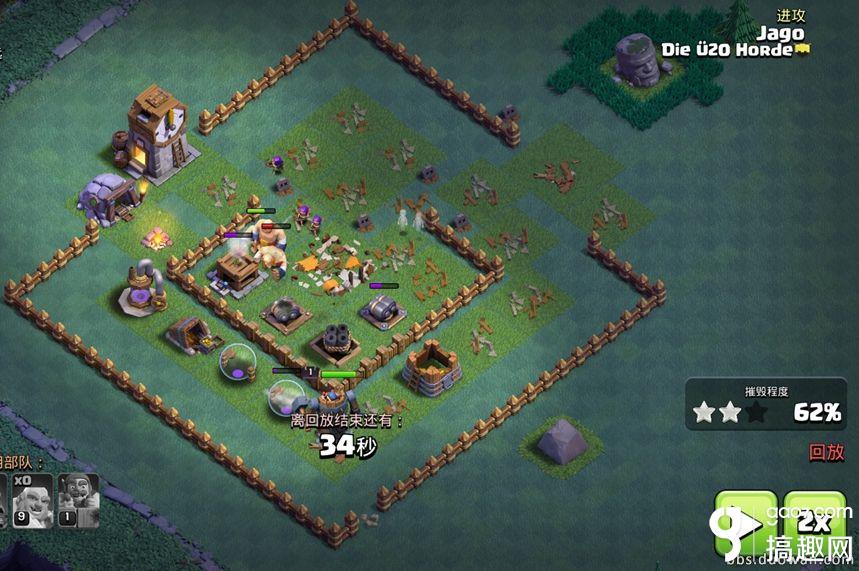Change replay speed with the 2x button
Viewport: 859px width, 571px height.
pos(814,522)
